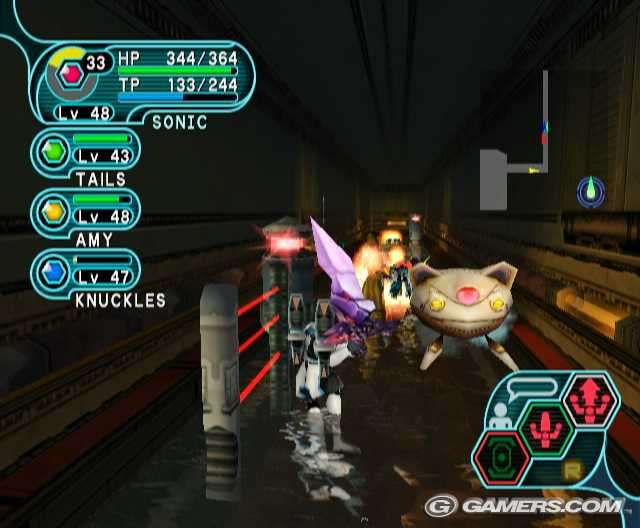
Task: Activate the top red-arrow action hexagon
Action: (591, 399)
